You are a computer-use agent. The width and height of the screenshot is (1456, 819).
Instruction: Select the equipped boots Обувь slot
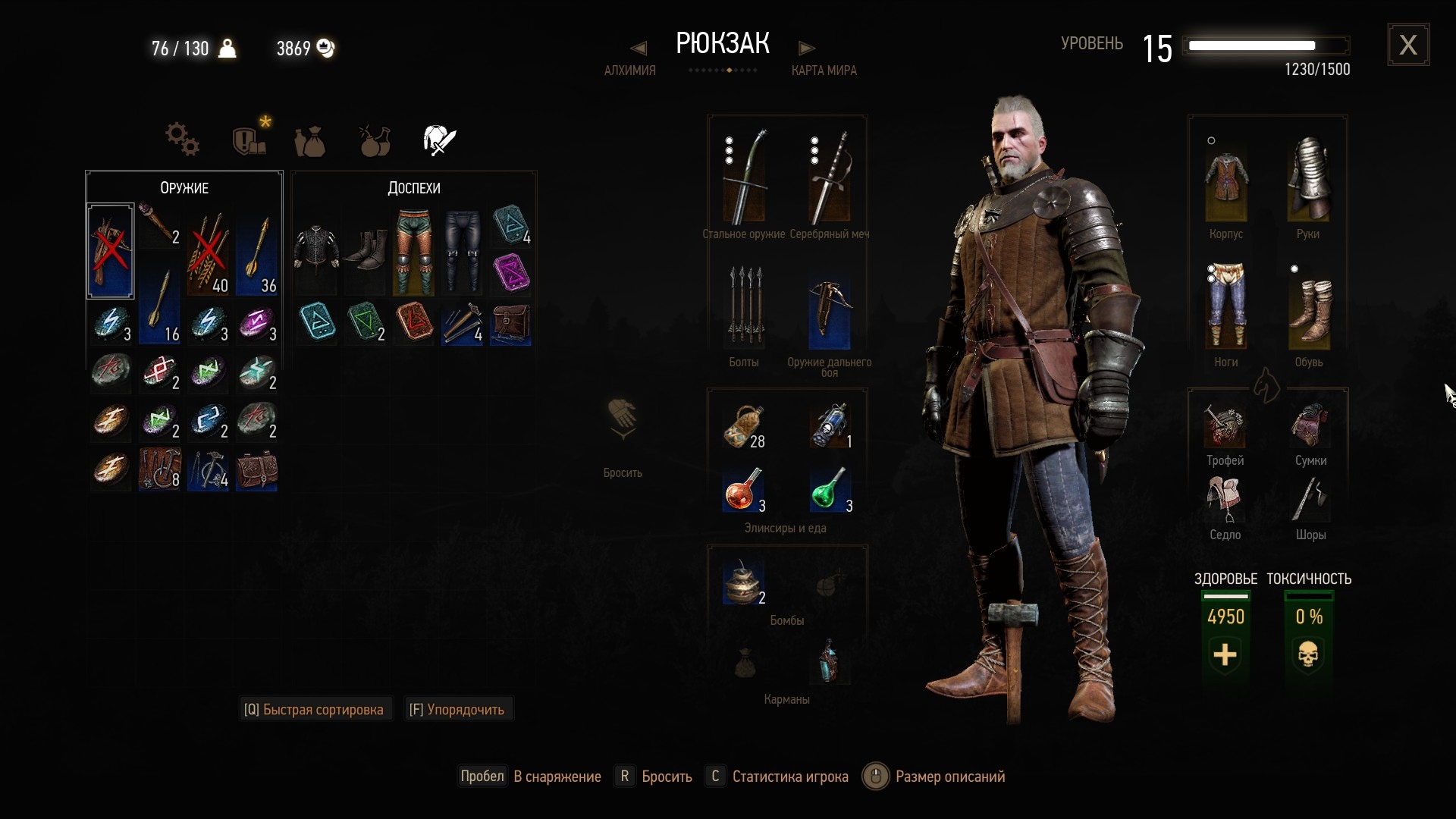(1309, 311)
